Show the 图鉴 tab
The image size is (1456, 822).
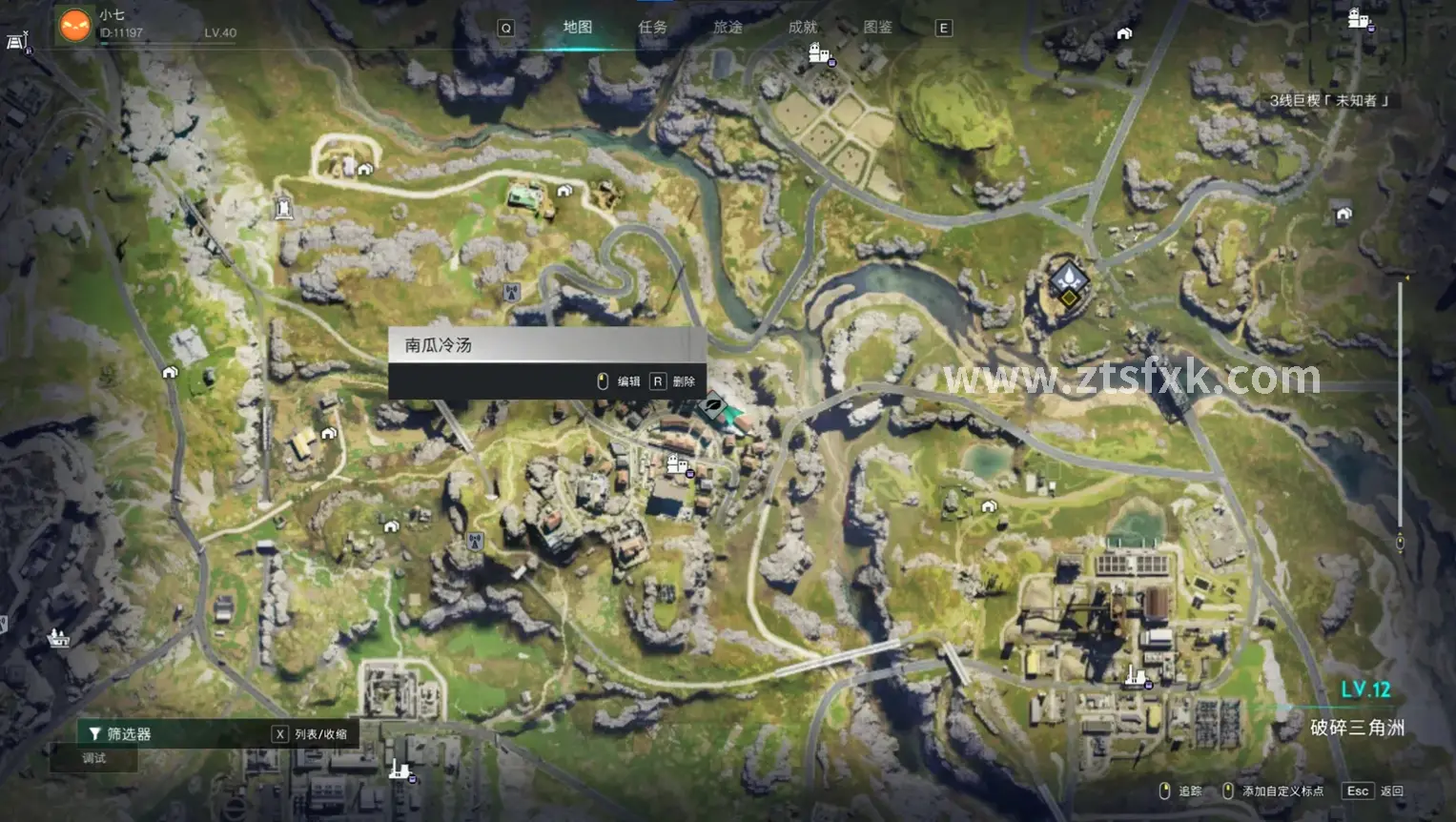(x=877, y=28)
